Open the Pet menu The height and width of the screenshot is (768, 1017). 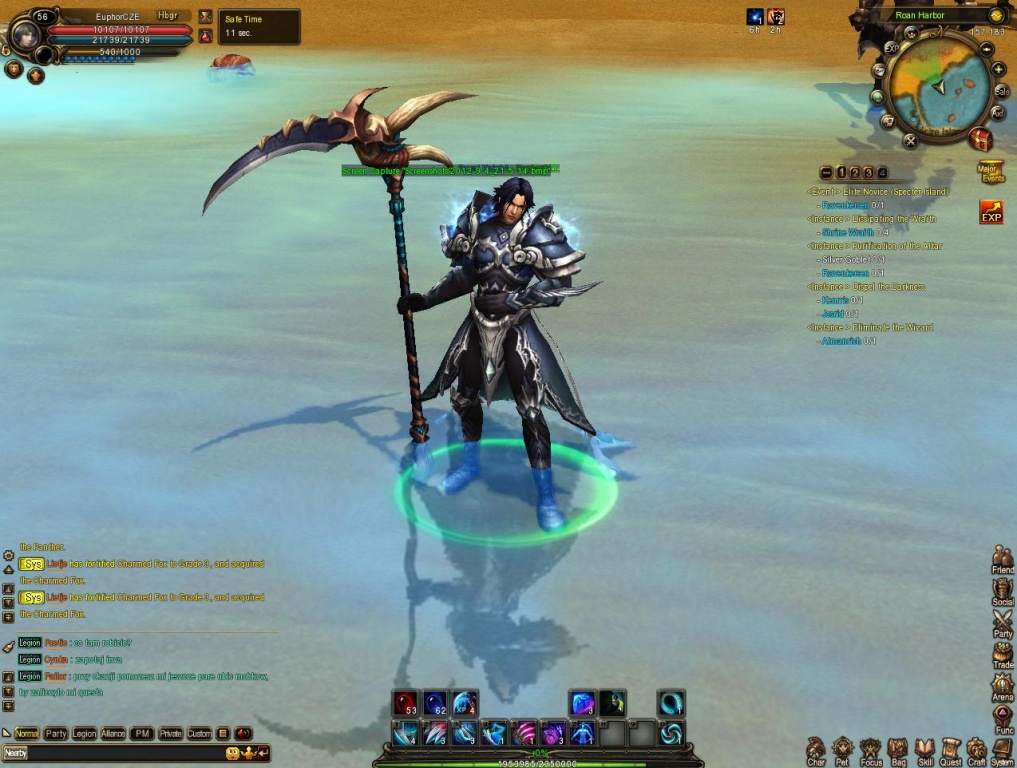click(843, 749)
